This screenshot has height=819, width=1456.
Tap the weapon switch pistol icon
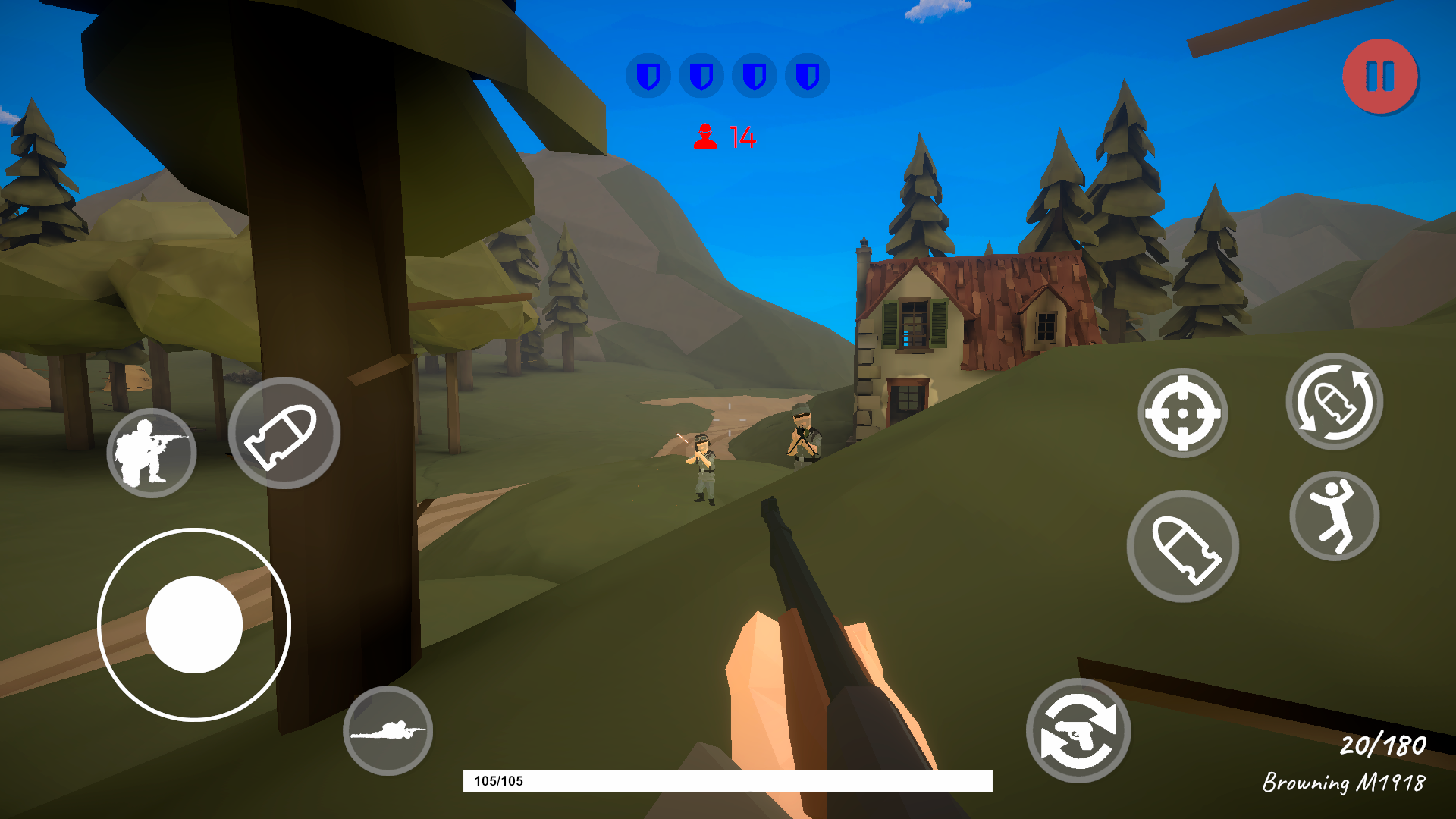point(1079,728)
